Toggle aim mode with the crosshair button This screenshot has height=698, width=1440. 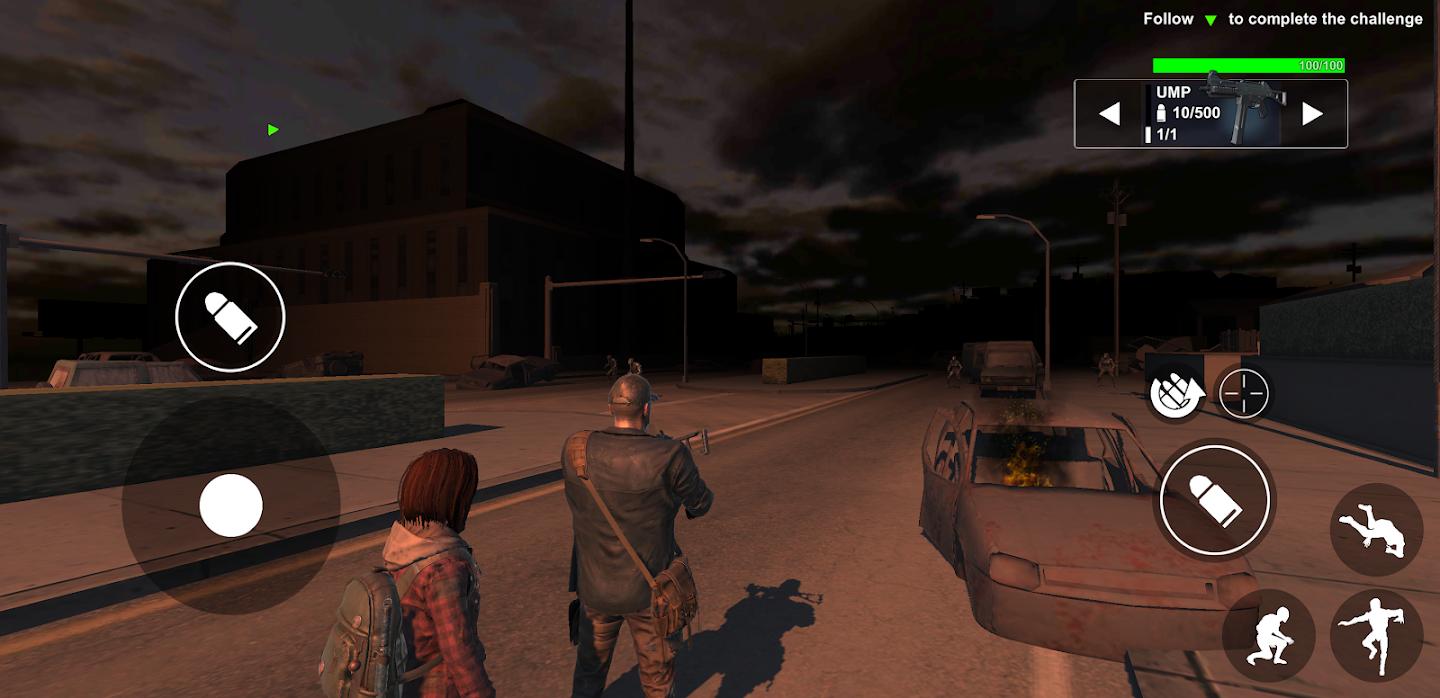pyautogui.click(x=1244, y=393)
